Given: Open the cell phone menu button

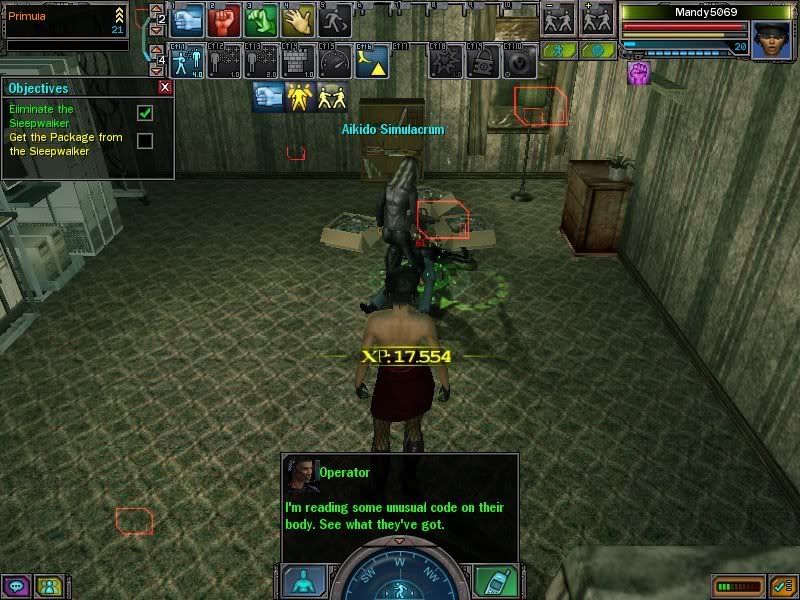Looking at the screenshot, I should pyautogui.click(x=492, y=580).
